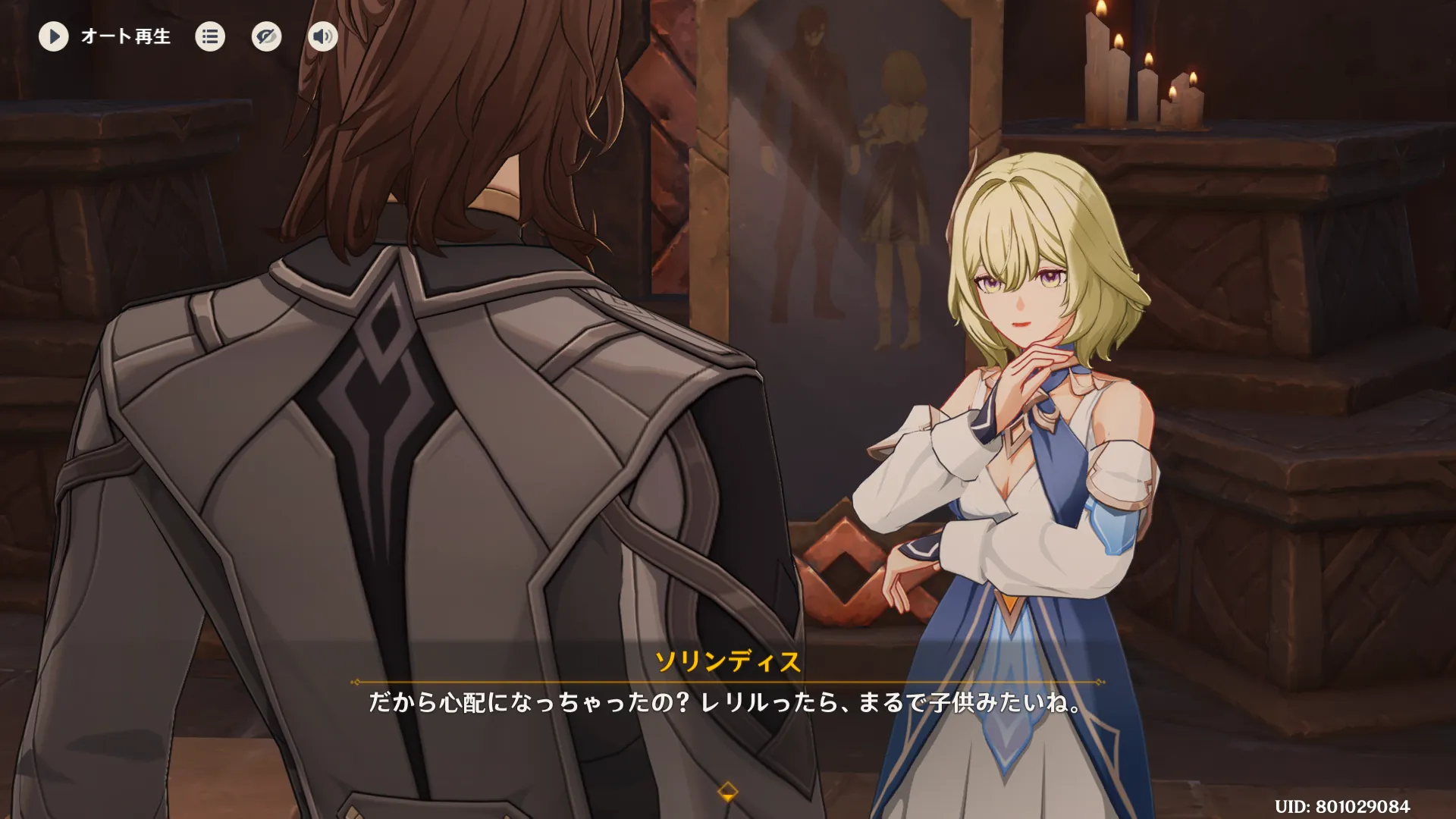Hide the dialogue interface with eye icon

click(266, 36)
